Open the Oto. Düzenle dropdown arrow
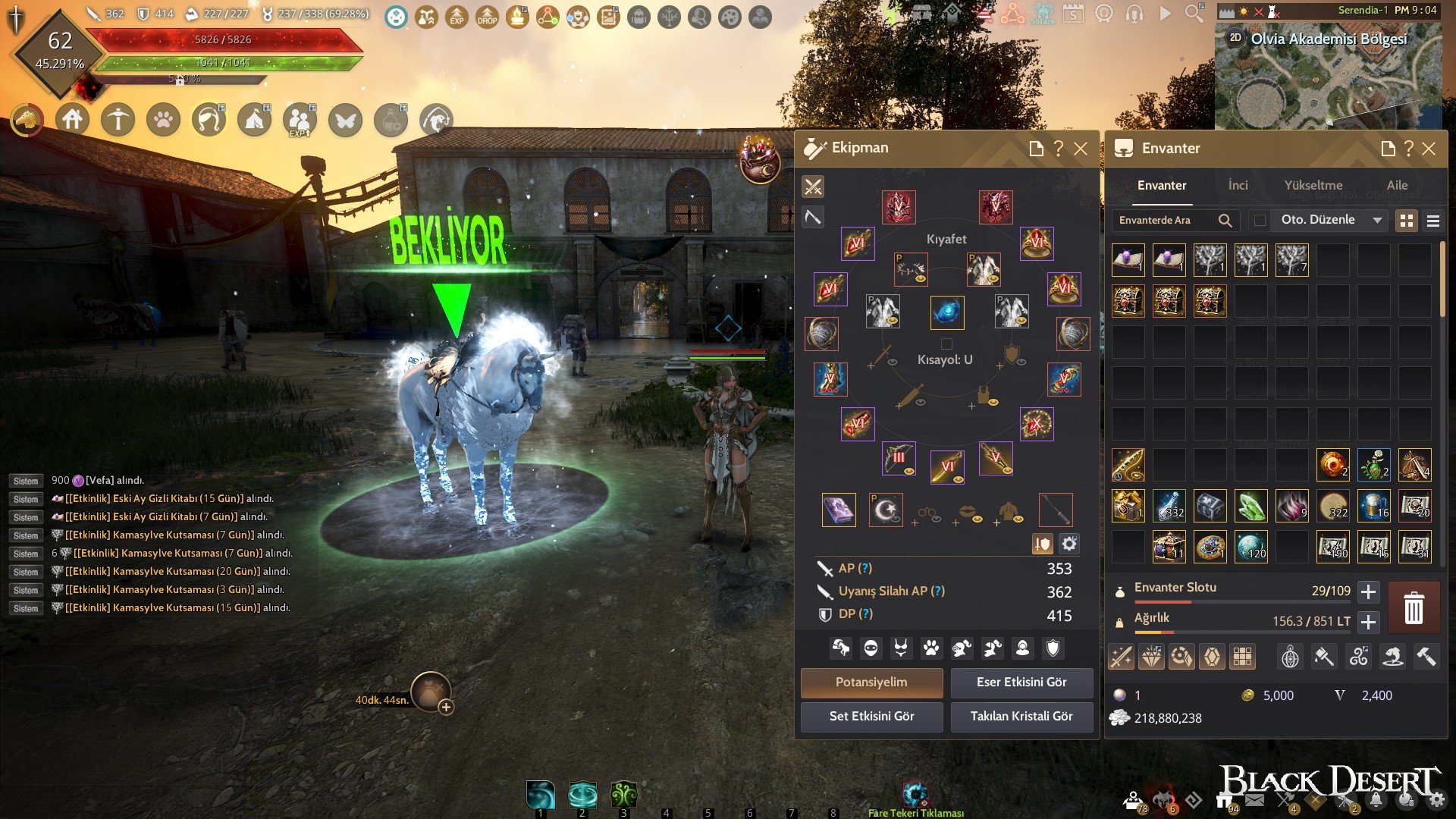The image size is (1456, 819). pos(1377,220)
